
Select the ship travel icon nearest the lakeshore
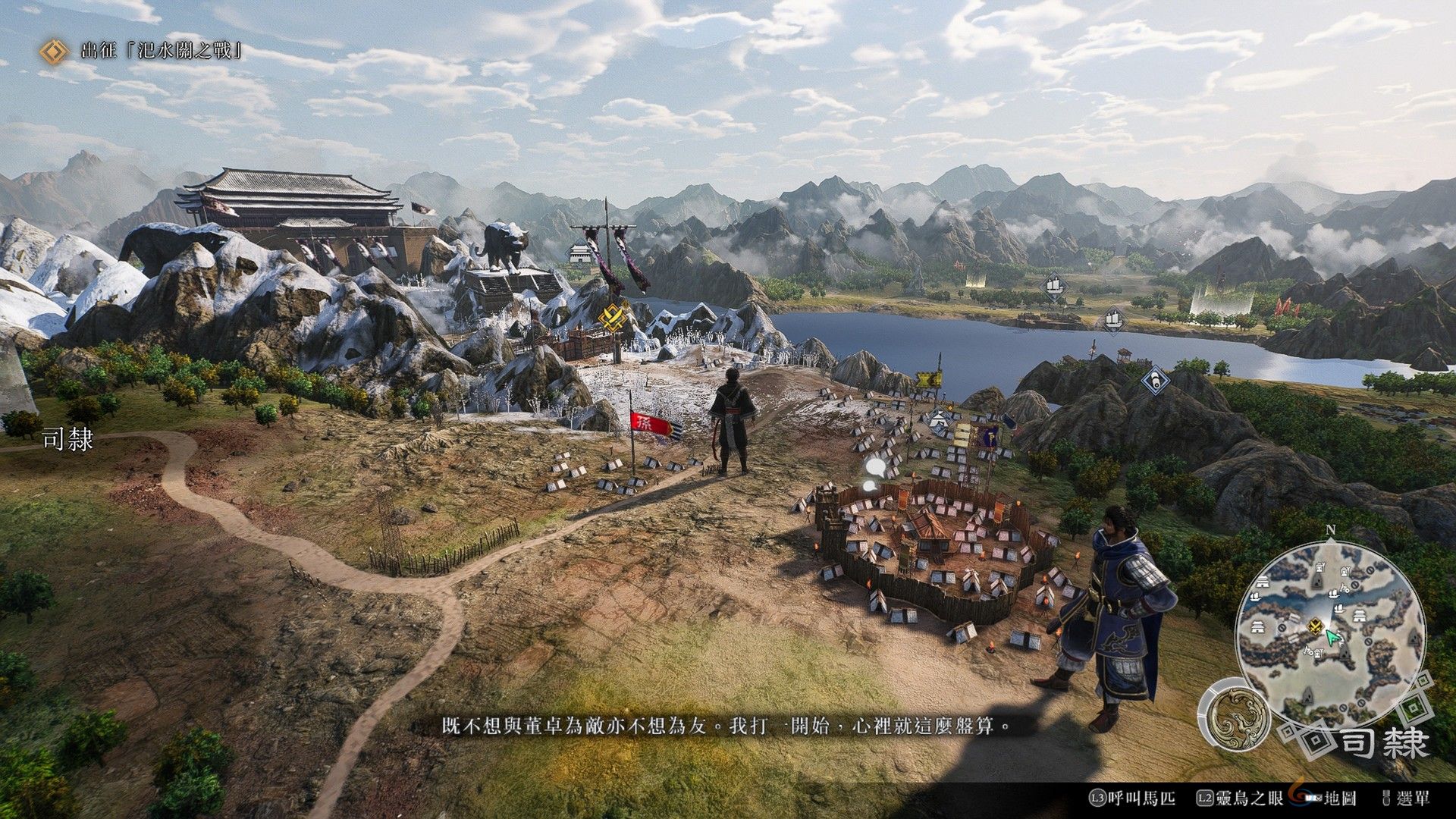tap(1113, 319)
